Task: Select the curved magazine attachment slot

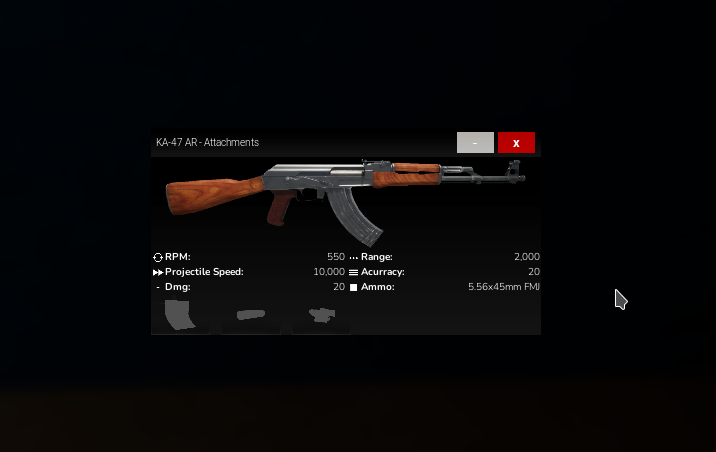Action: (x=181, y=315)
